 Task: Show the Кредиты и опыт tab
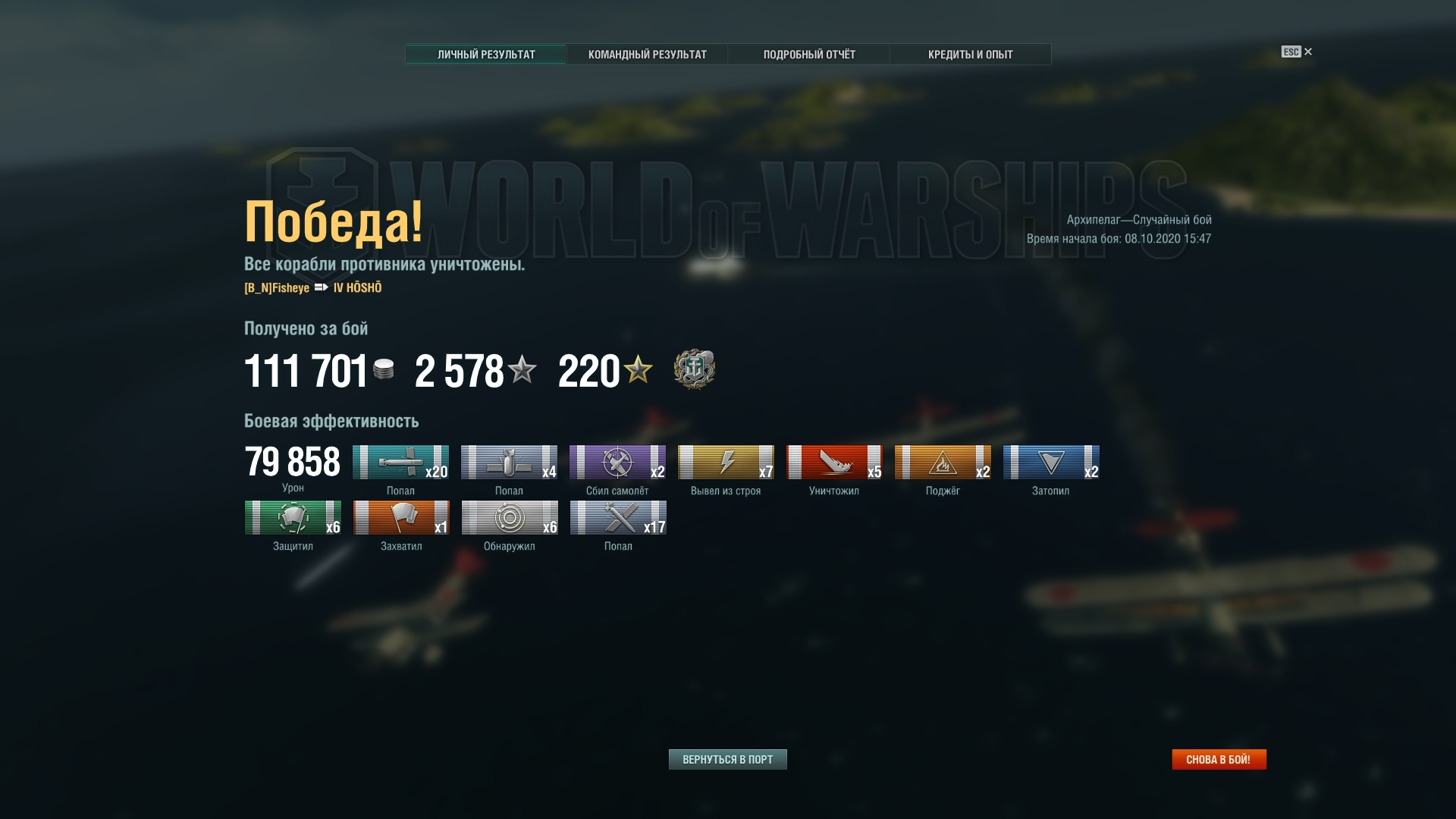click(x=970, y=55)
